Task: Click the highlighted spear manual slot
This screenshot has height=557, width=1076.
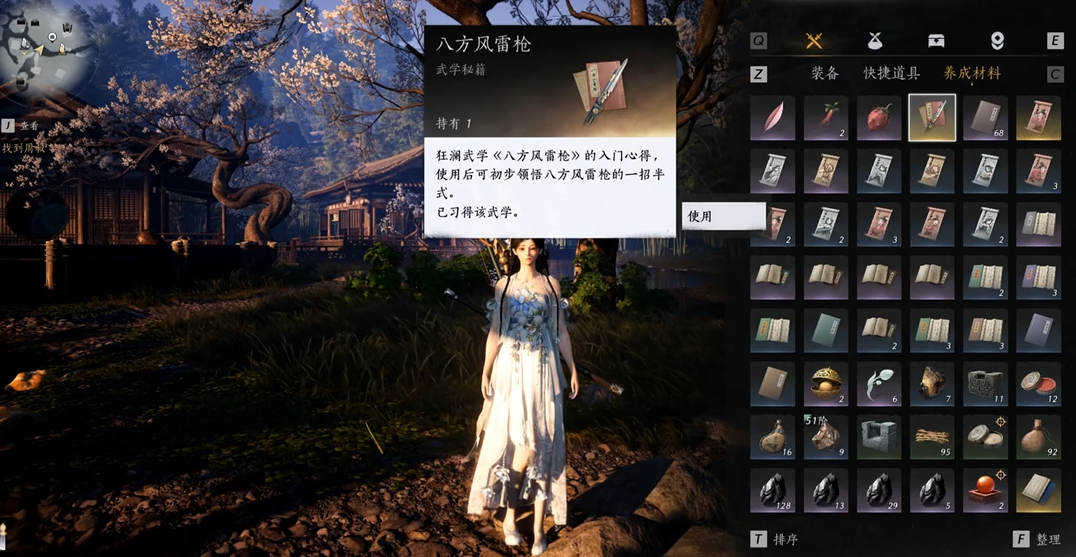Action: click(x=932, y=118)
